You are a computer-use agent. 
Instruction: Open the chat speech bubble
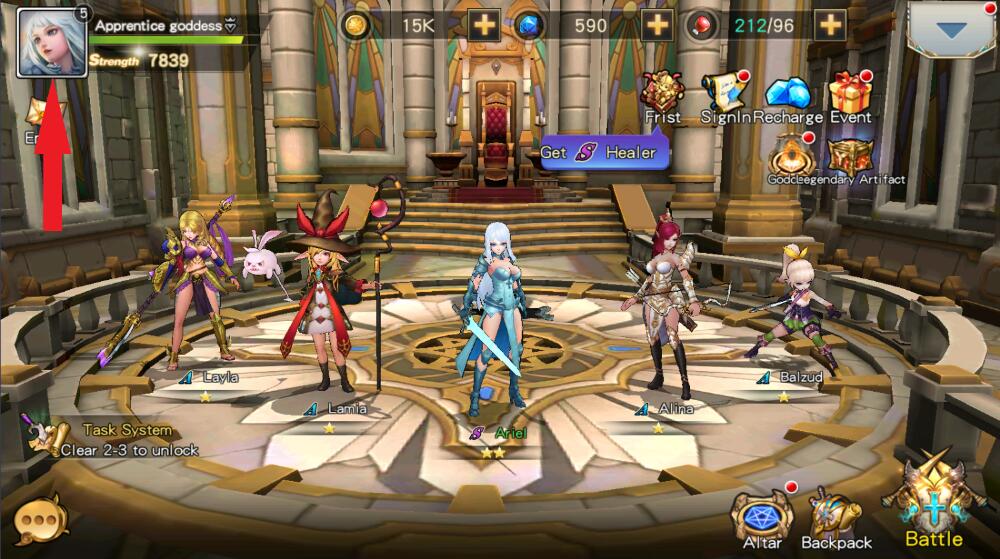click(40, 520)
